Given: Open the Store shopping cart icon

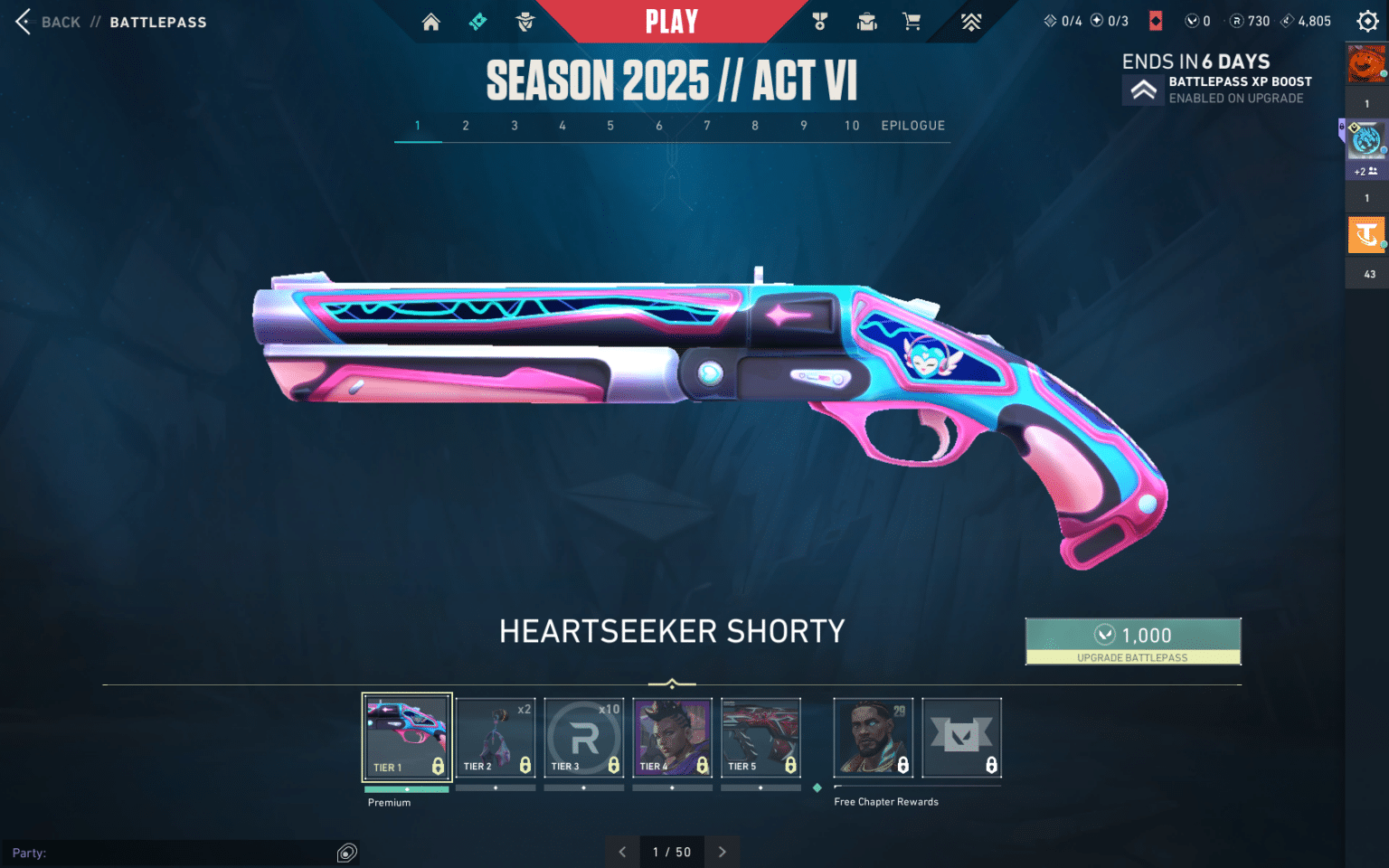Looking at the screenshot, I should [912, 21].
